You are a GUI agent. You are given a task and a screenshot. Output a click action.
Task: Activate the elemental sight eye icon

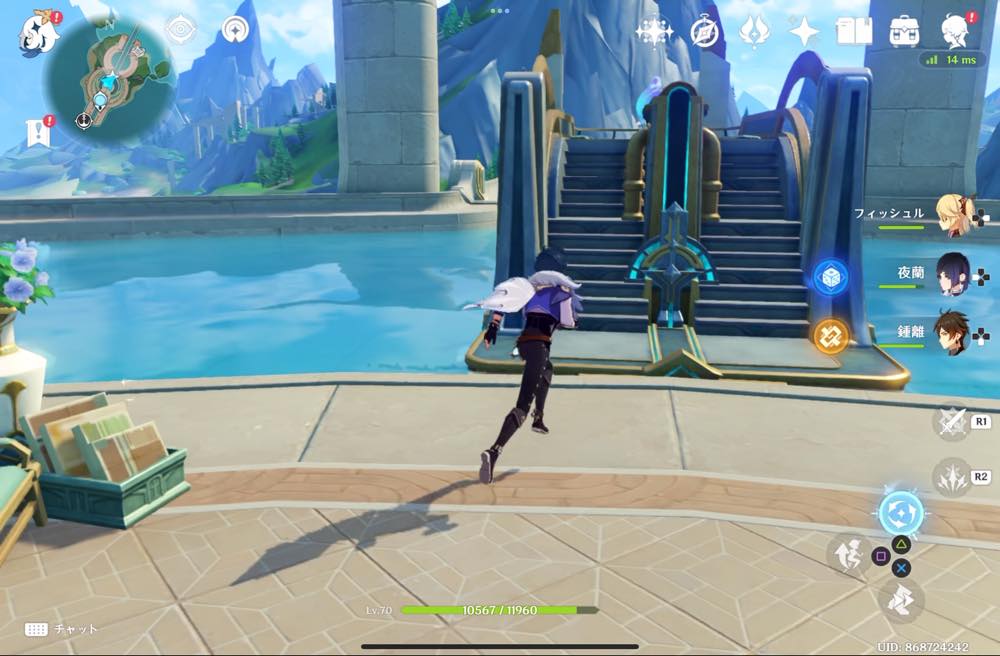coord(180,31)
